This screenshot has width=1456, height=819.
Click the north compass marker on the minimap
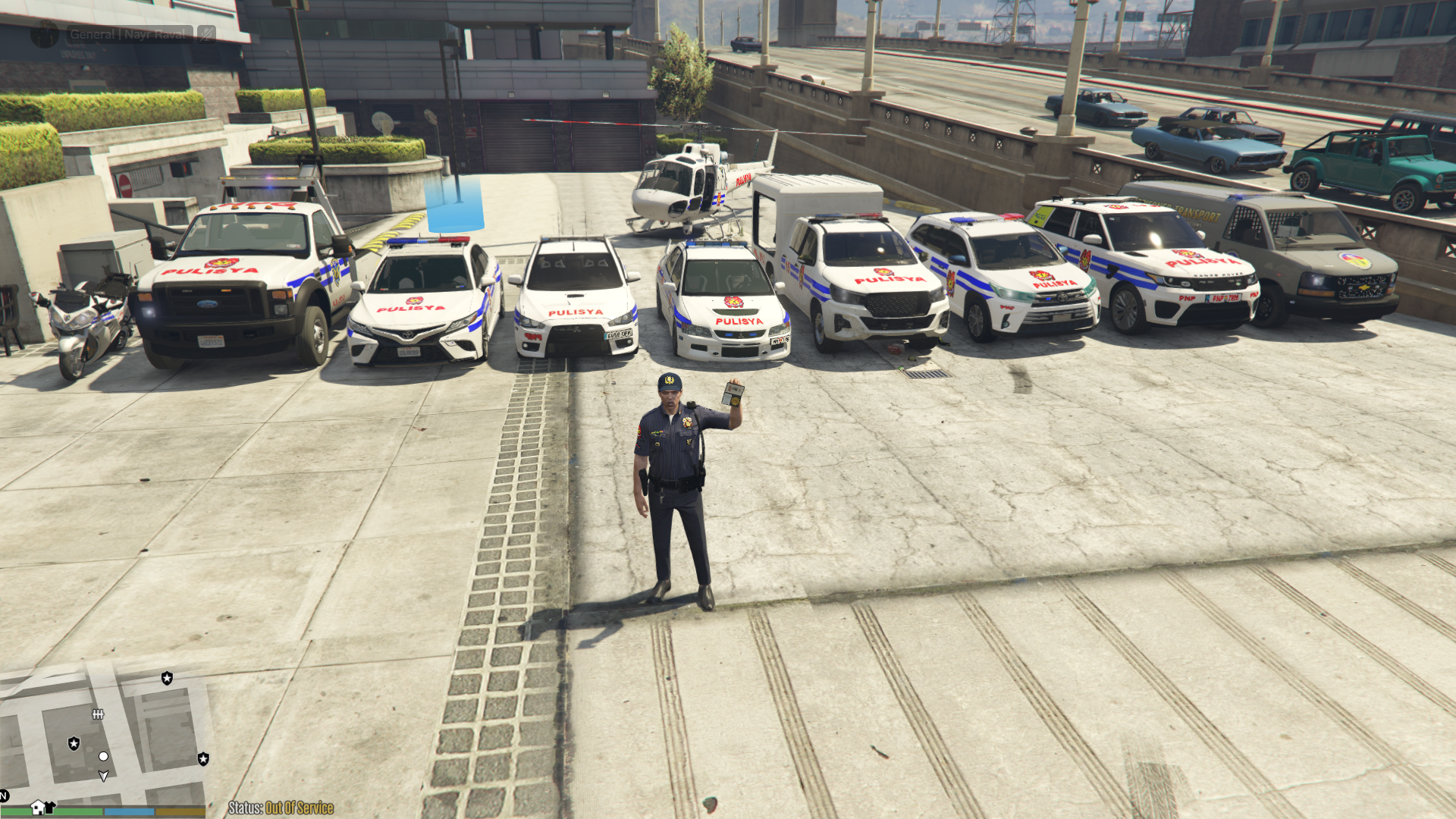tap(4, 795)
